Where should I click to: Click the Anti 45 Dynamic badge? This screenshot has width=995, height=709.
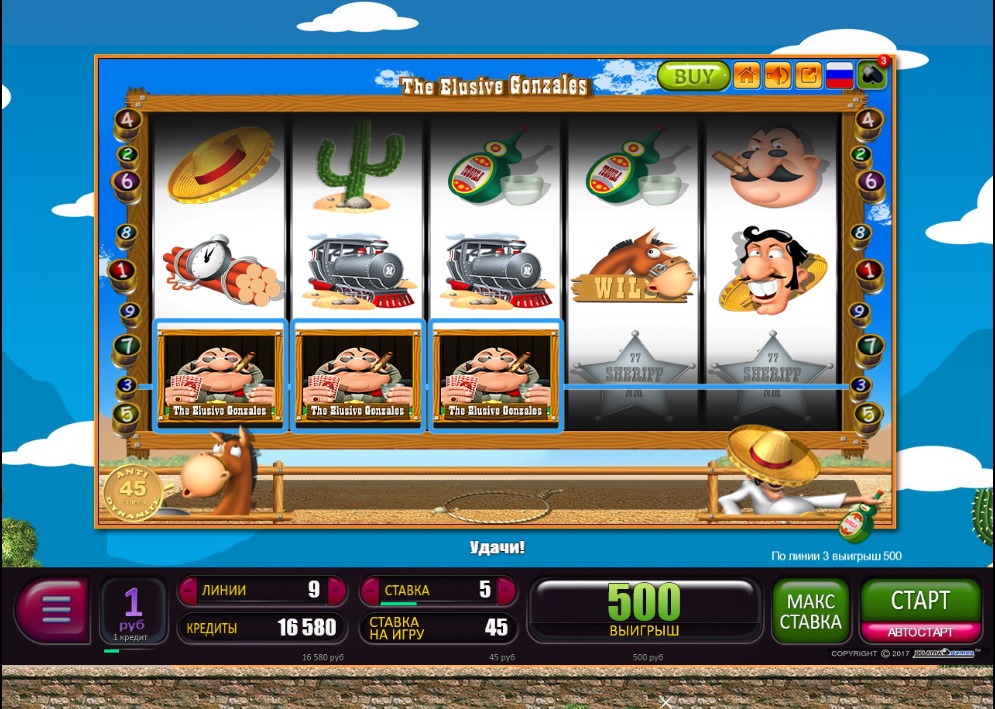pos(133,492)
